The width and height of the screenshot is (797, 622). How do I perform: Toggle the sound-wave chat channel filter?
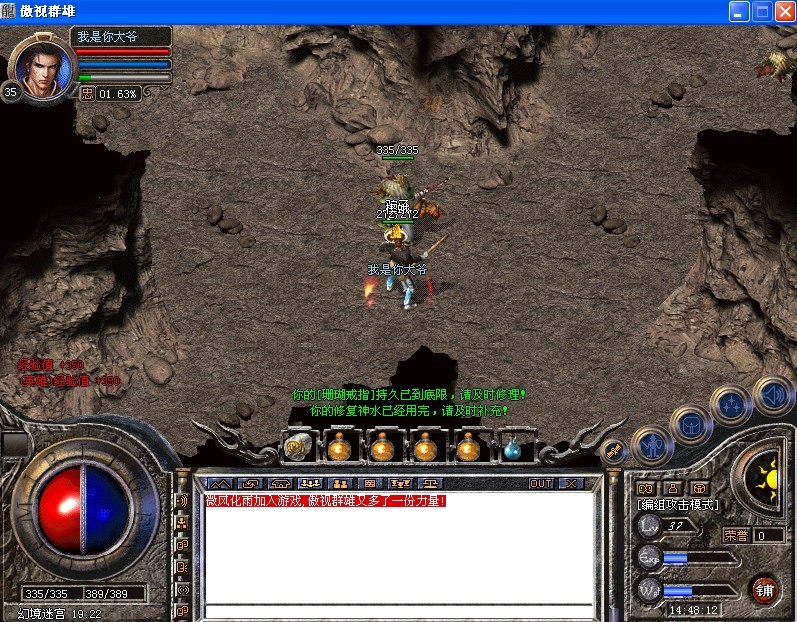point(183,500)
